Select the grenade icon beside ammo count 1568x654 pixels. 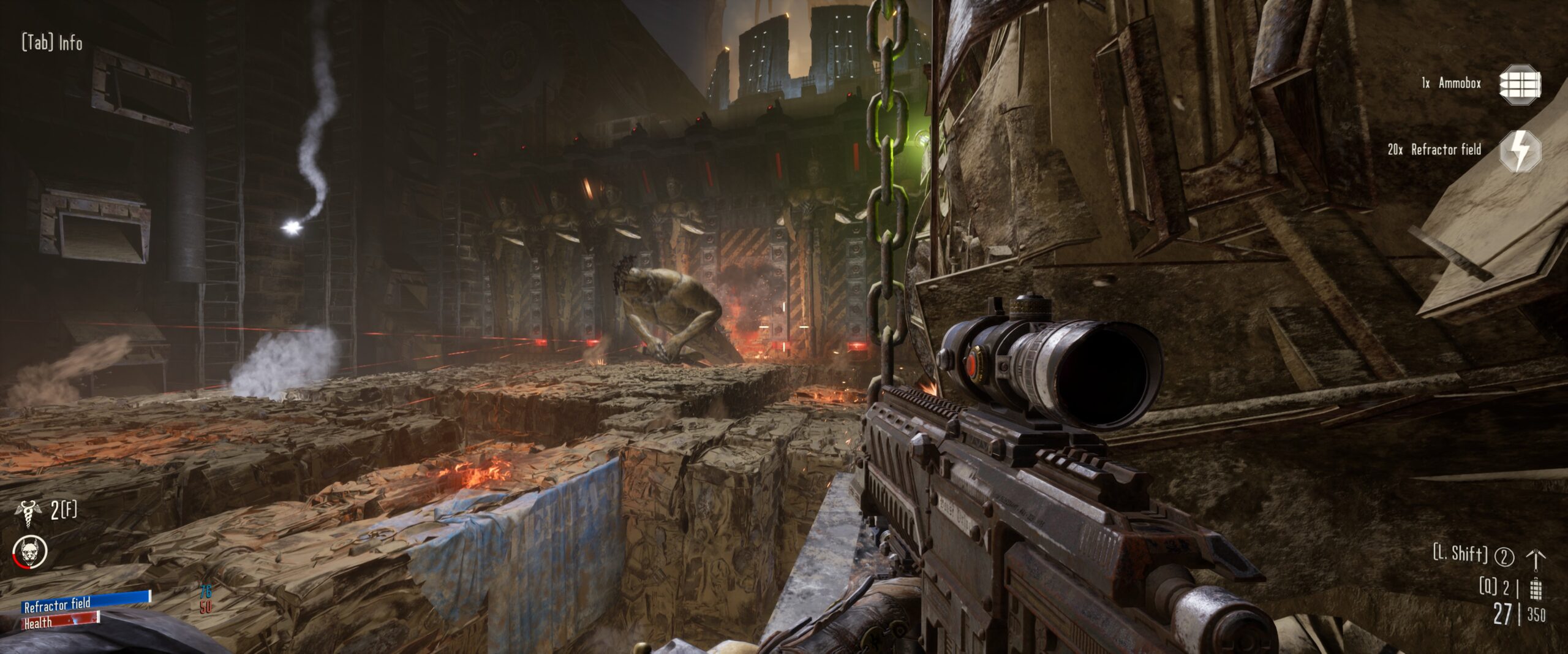tap(1536, 588)
